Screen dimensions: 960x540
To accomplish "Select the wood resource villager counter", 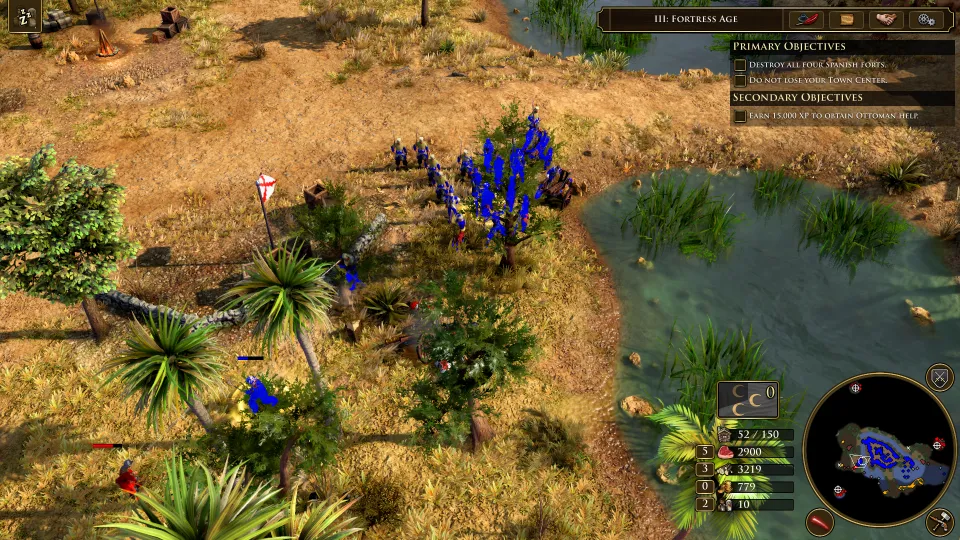I will [x=705, y=469].
